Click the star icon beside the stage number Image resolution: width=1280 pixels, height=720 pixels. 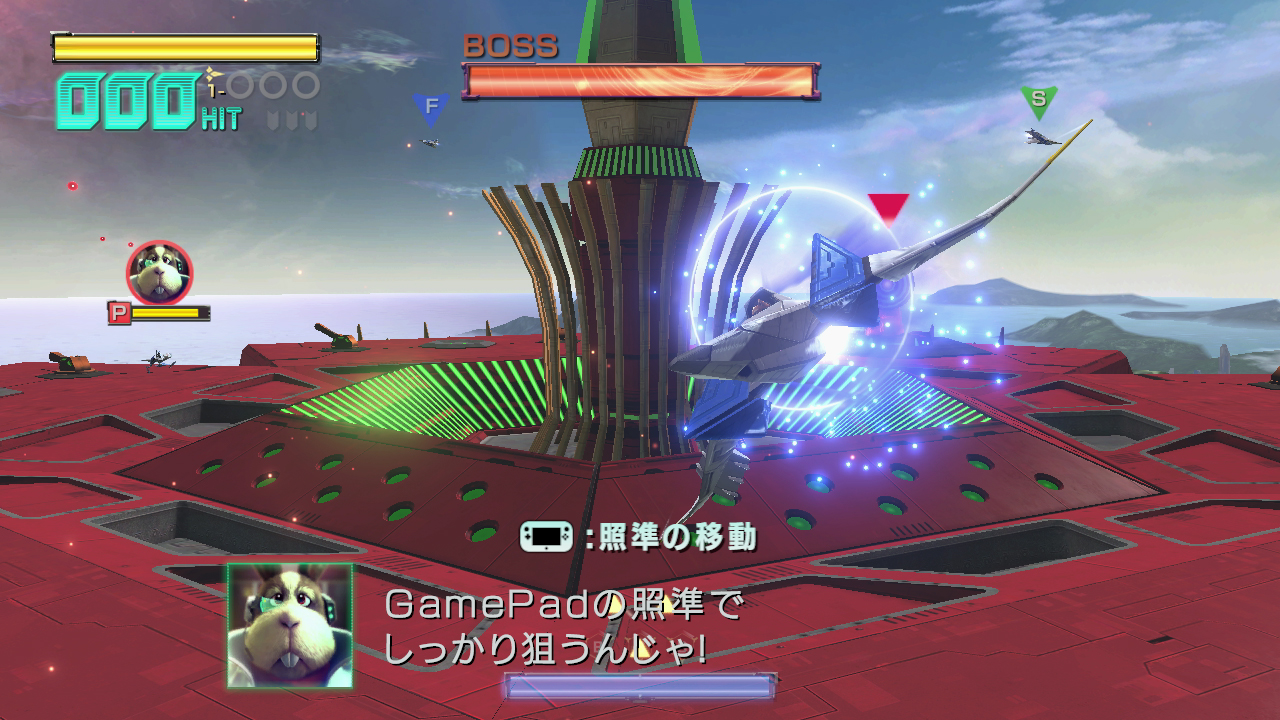tap(213, 73)
